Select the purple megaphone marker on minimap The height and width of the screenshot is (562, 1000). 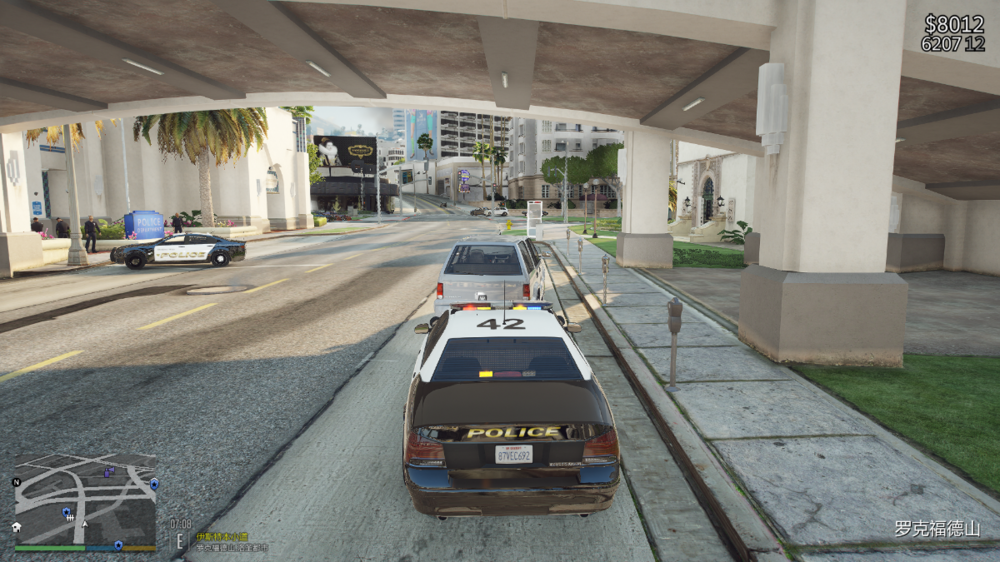click(109, 472)
